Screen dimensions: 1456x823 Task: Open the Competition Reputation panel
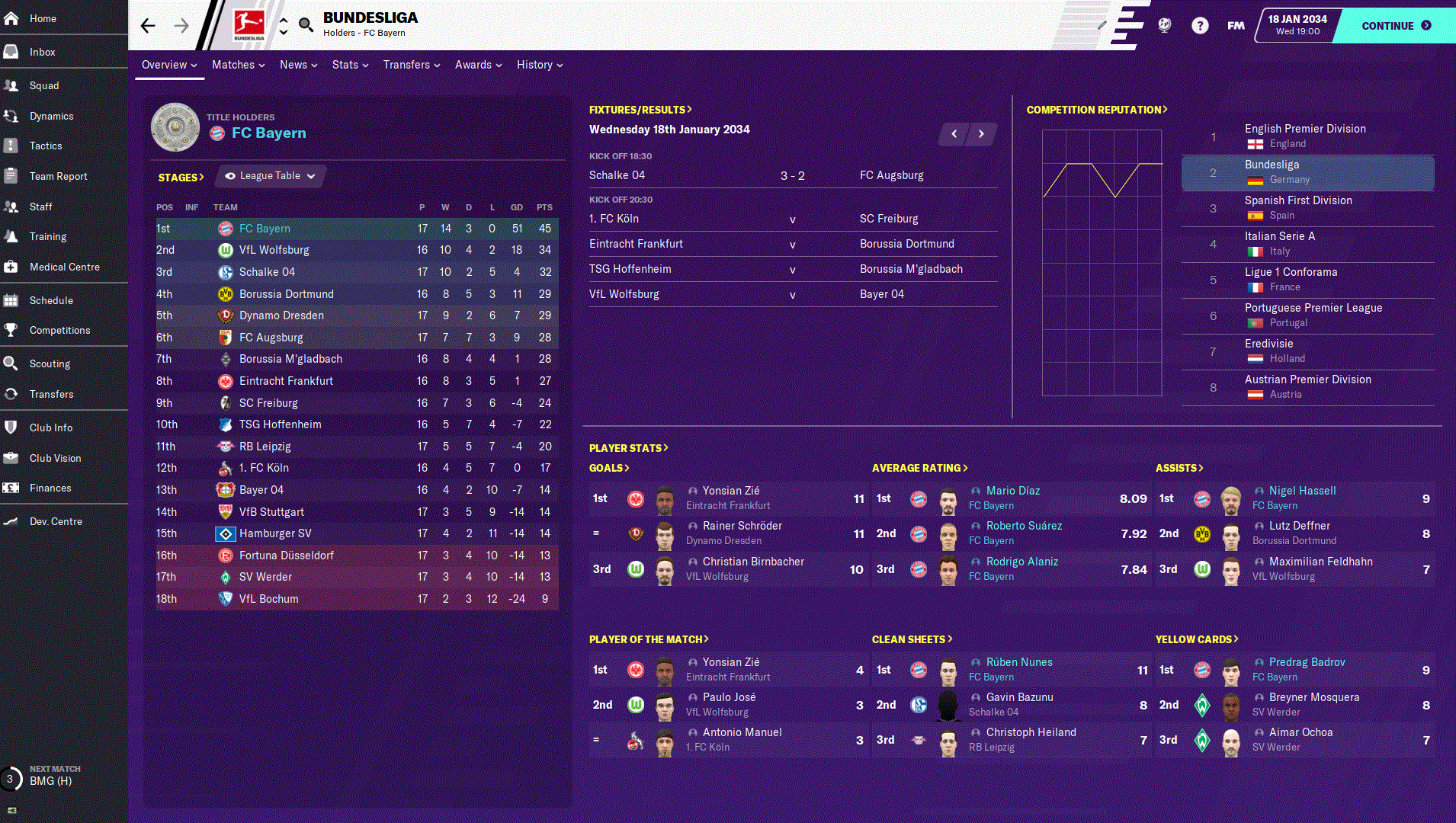[x=1096, y=110]
